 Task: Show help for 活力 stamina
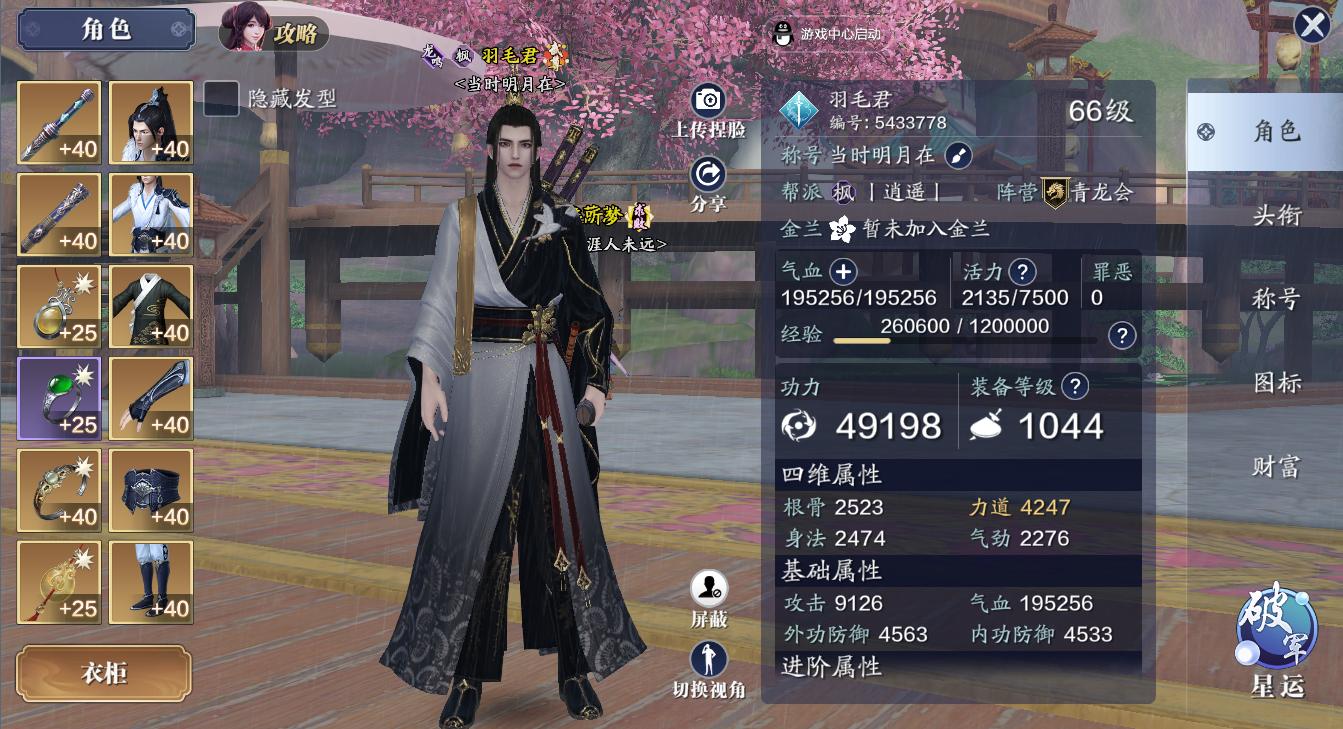[x=1022, y=271]
